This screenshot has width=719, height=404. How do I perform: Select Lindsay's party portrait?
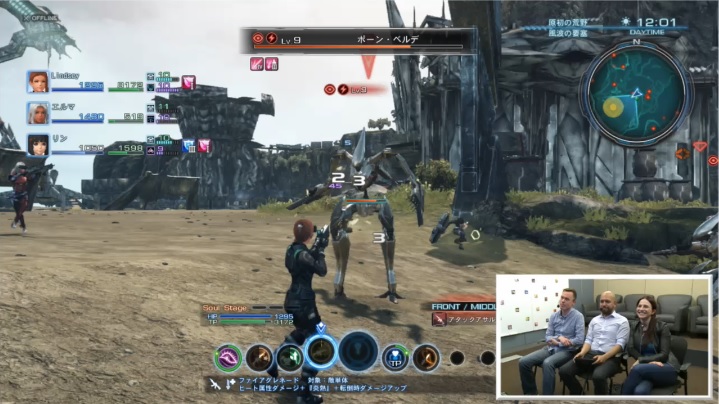click(38, 81)
